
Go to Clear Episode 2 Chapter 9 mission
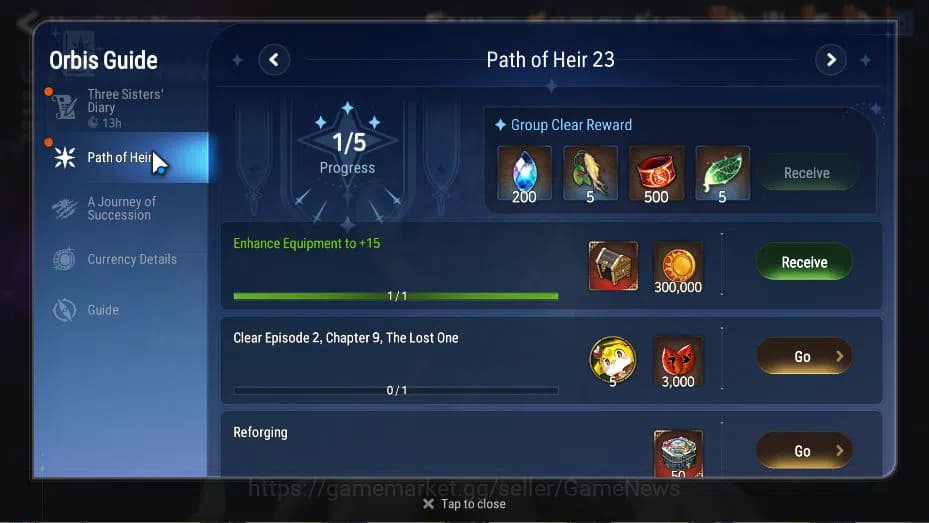coord(804,356)
